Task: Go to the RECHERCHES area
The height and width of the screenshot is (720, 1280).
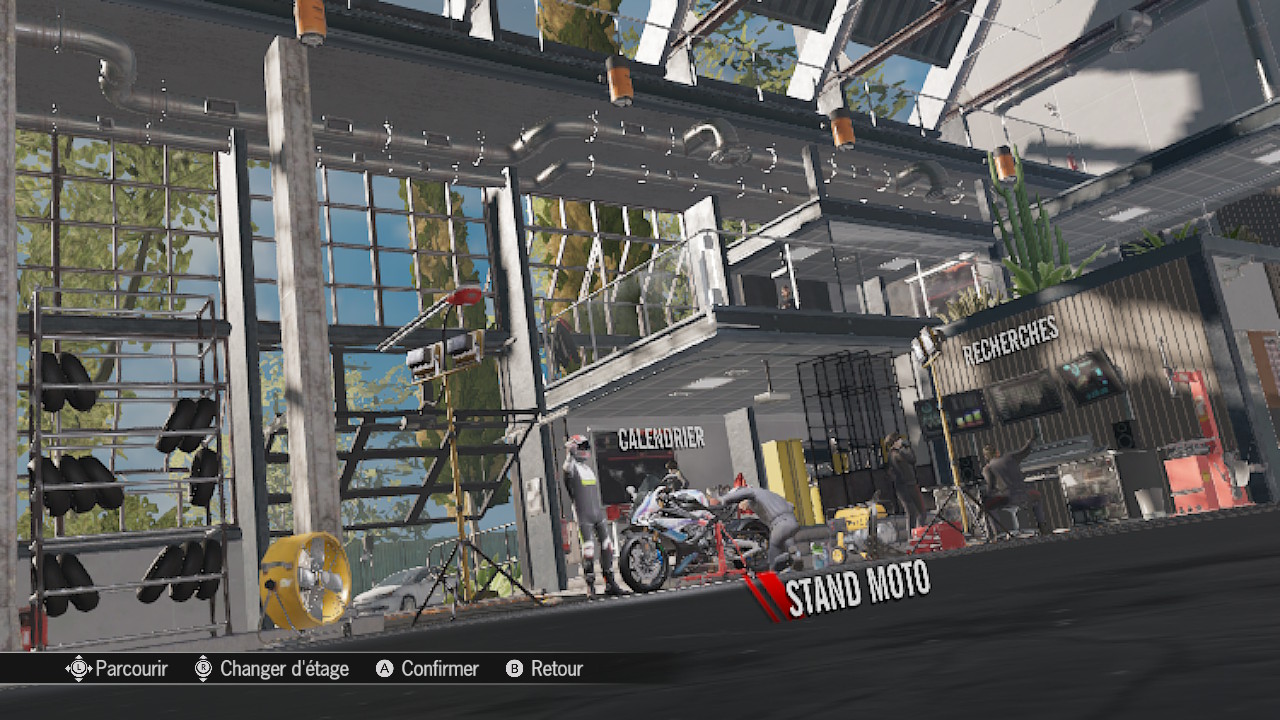Action: pos(1010,341)
